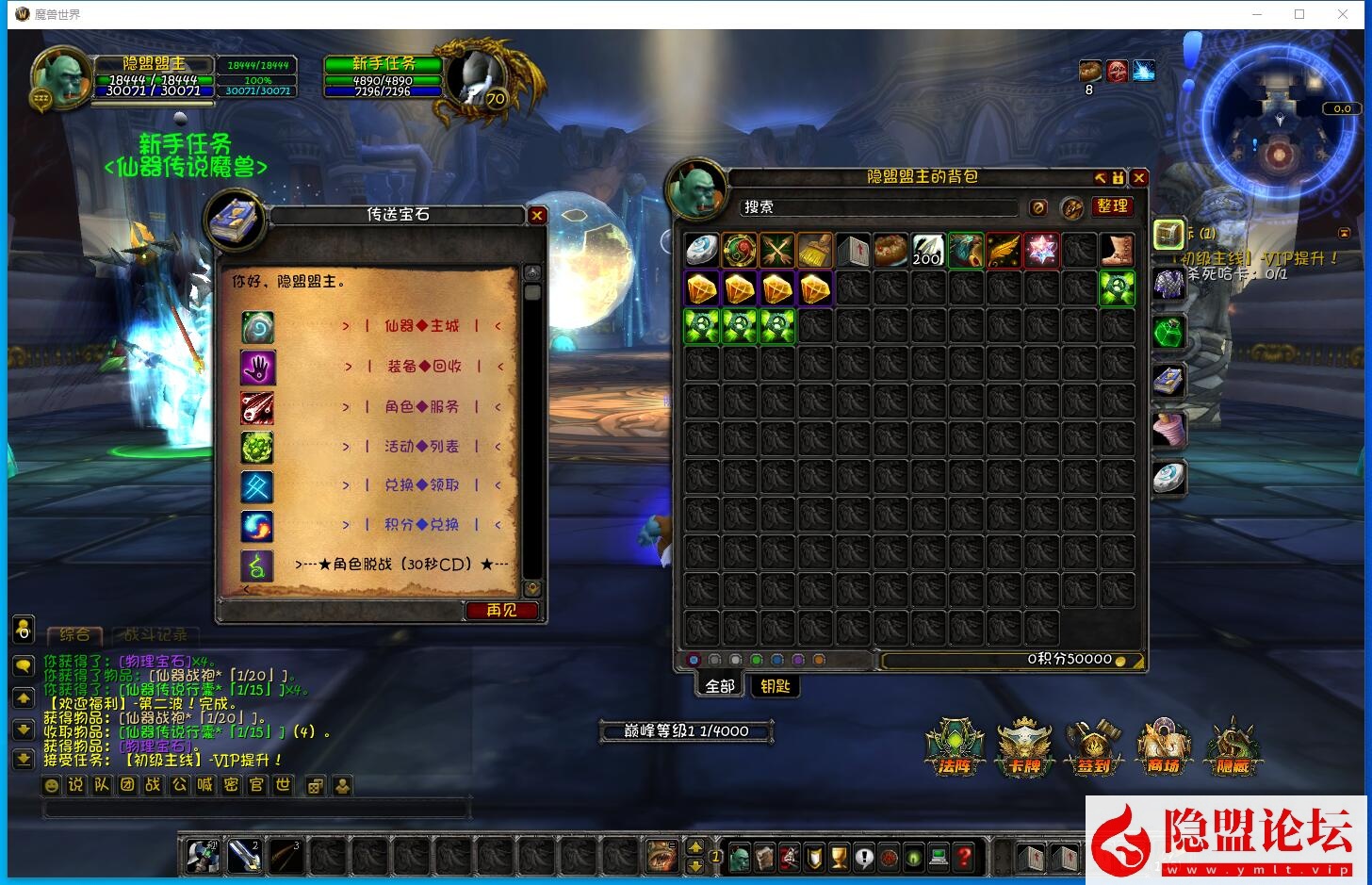This screenshot has height=885, width=1372.
Task: Open the 卡牌 card icon
Action: (1025, 746)
